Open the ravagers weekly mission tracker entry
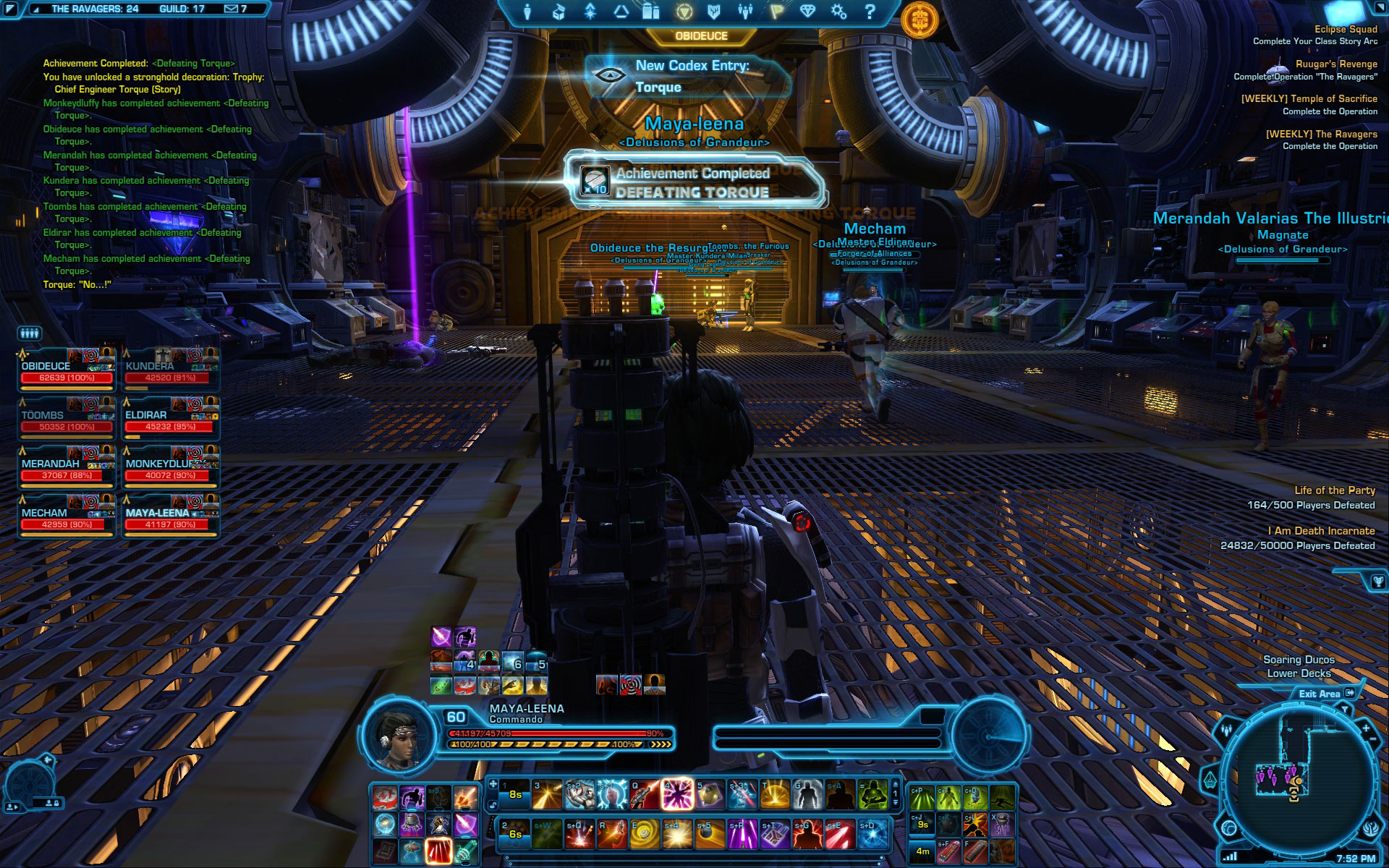 1321,140
